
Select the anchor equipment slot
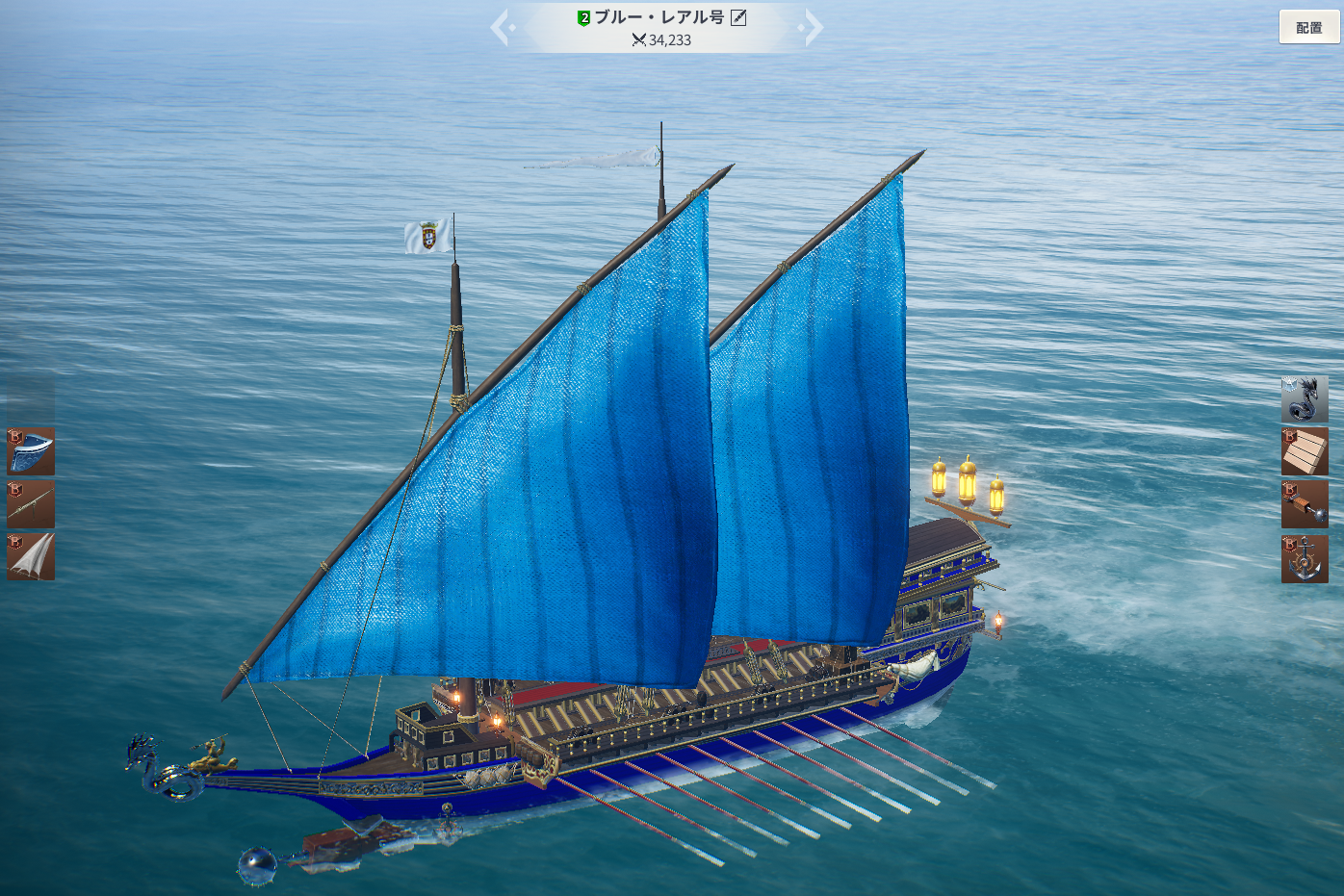1305,559
